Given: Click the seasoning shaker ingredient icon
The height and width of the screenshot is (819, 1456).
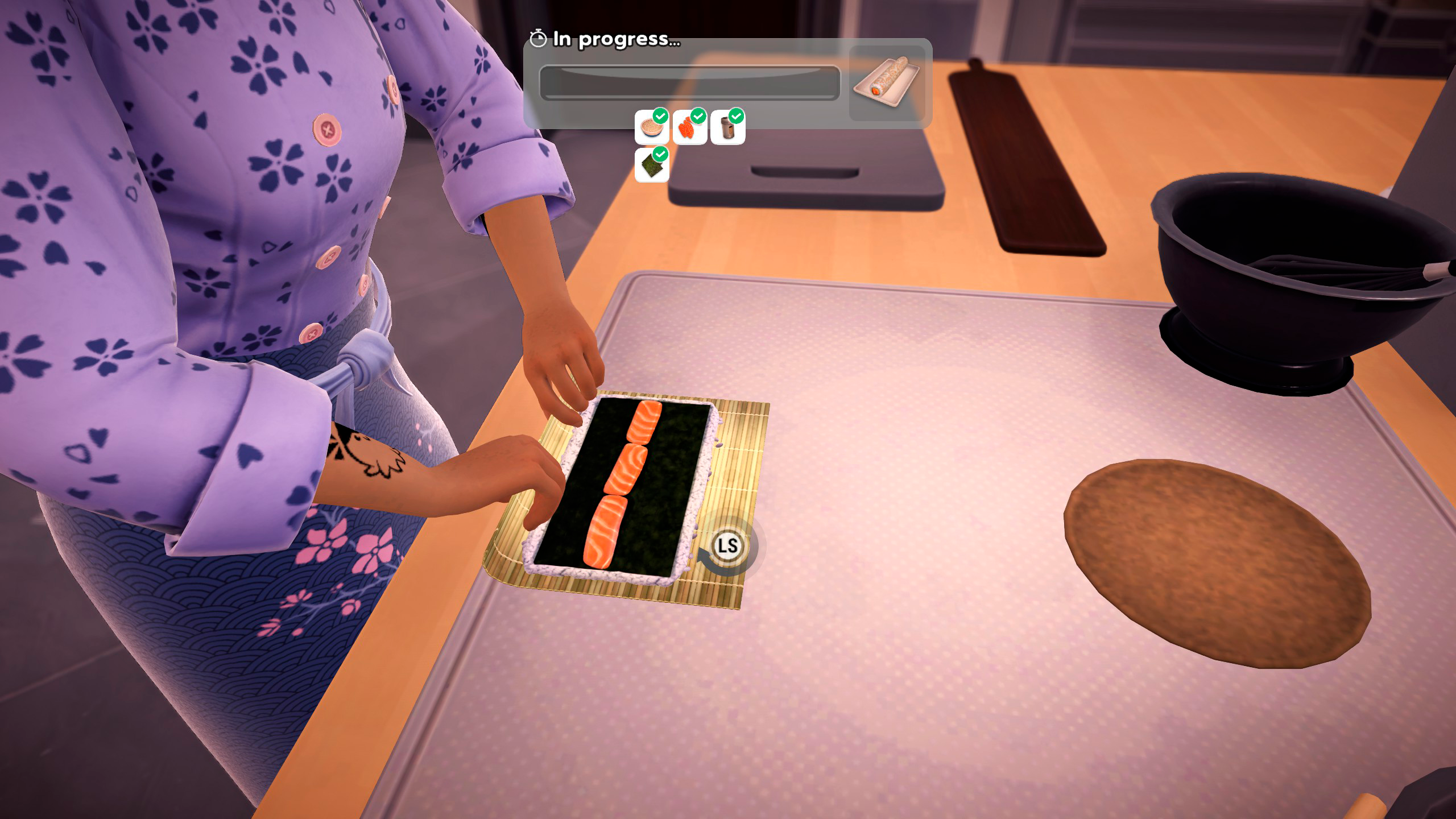Looking at the screenshot, I should click(728, 130).
